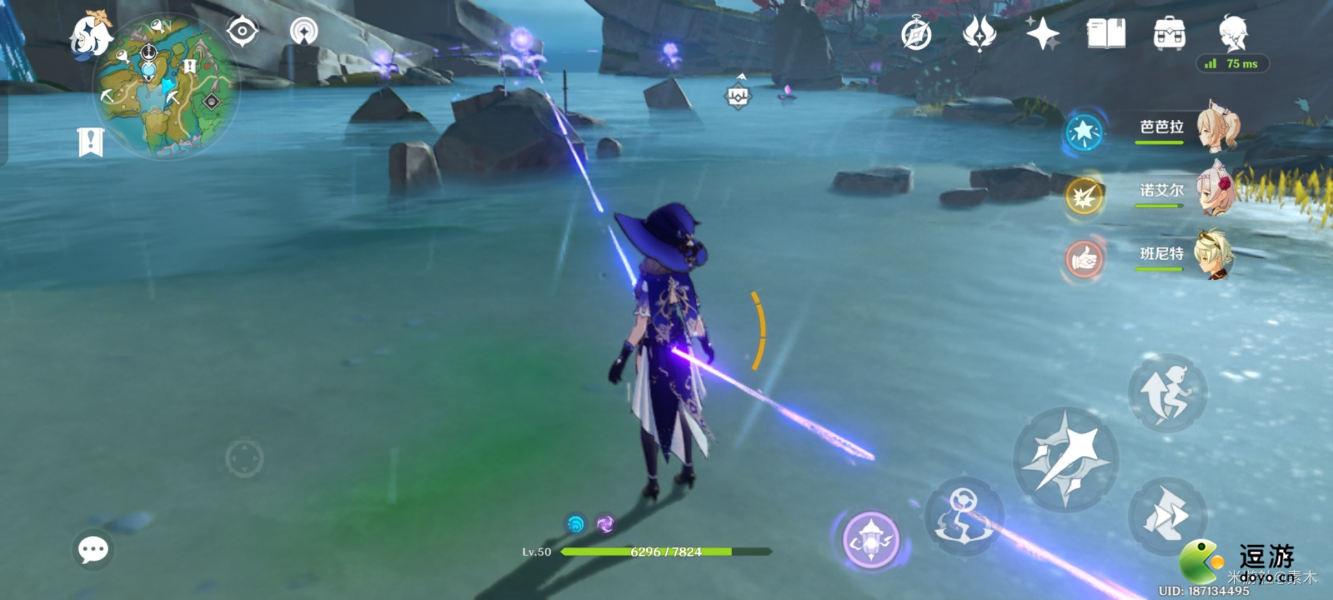Open the inventory backpack
This screenshot has height=600, width=1333.
(1169, 33)
